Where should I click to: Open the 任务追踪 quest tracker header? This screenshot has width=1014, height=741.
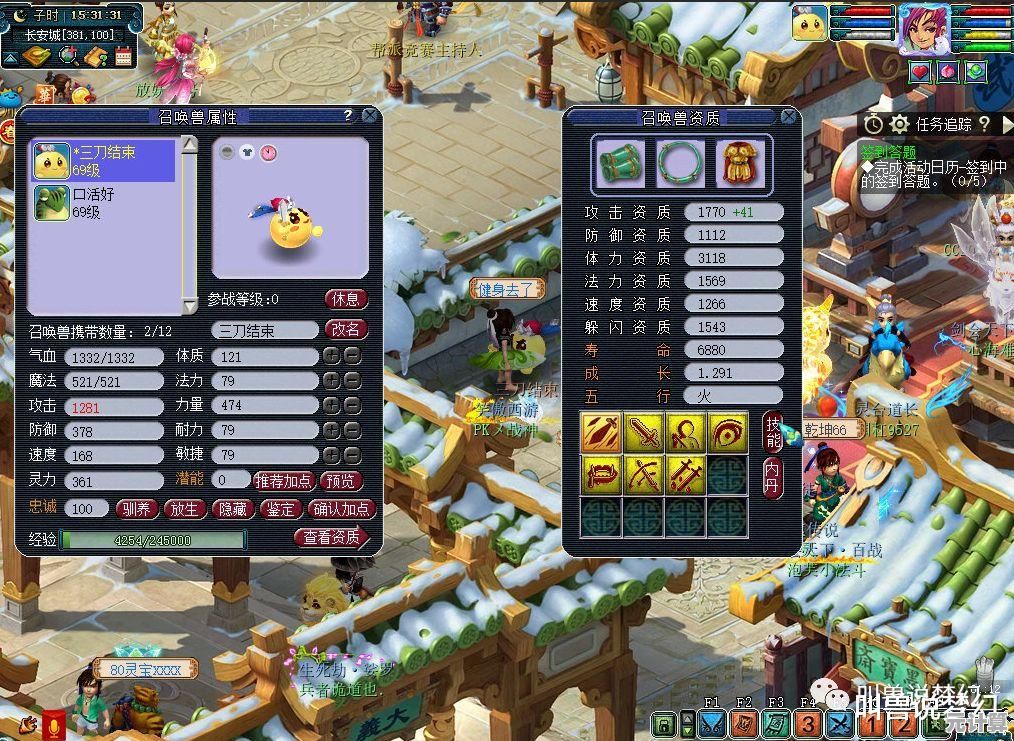pyautogui.click(x=943, y=124)
